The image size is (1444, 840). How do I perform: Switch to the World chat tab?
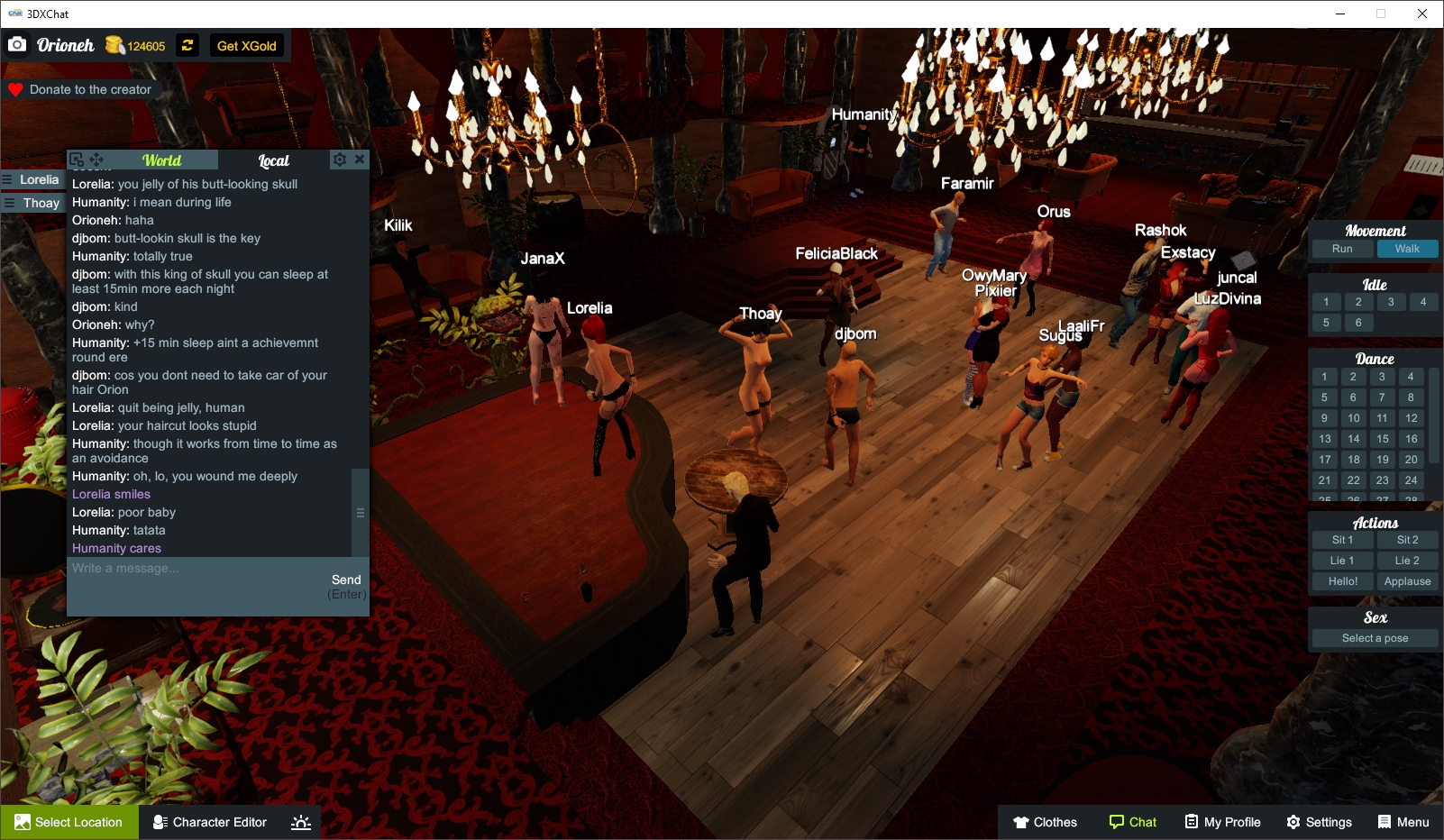tap(164, 160)
